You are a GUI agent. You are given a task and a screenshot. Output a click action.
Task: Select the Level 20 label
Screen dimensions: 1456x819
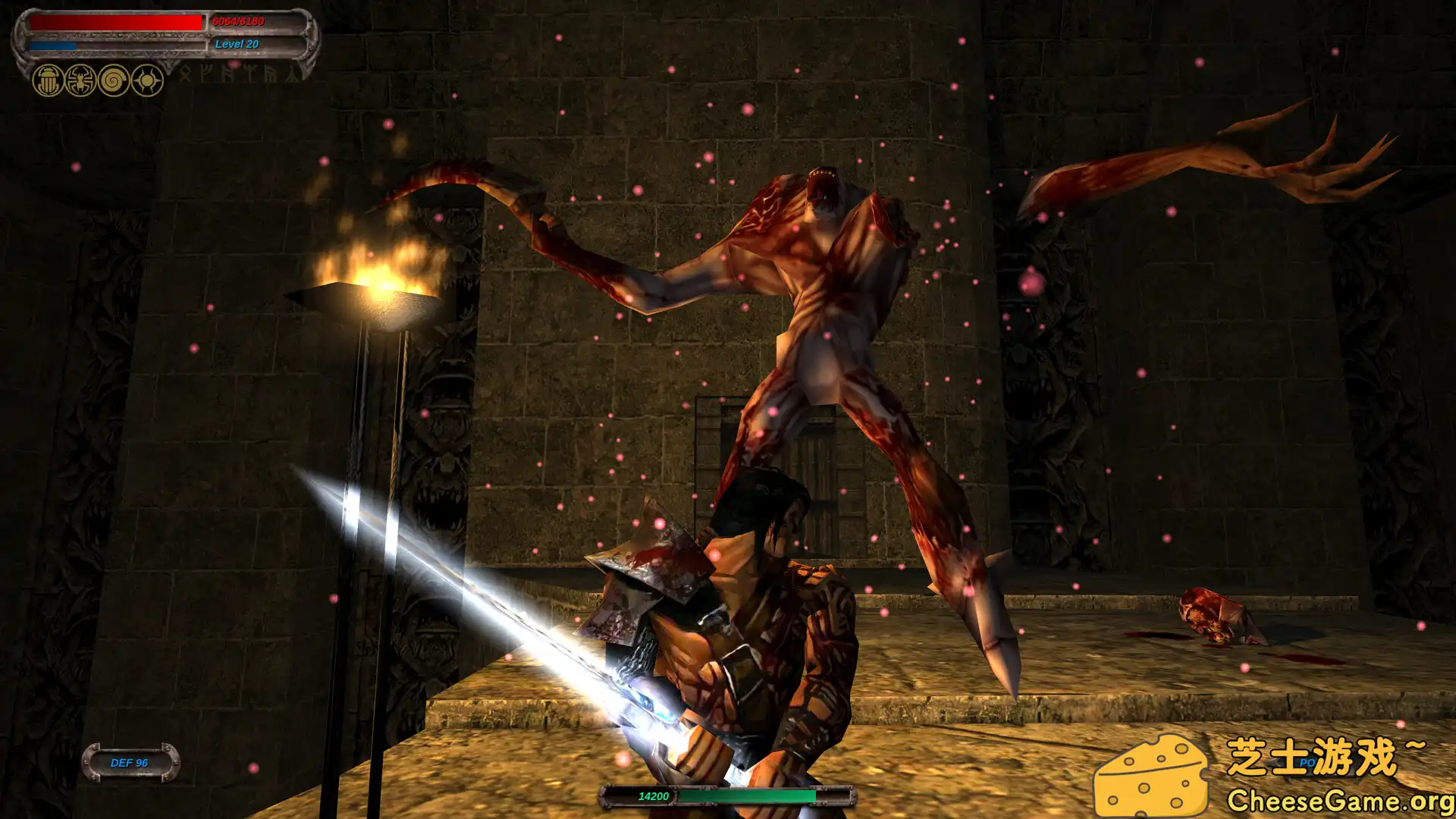click(x=236, y=45)
